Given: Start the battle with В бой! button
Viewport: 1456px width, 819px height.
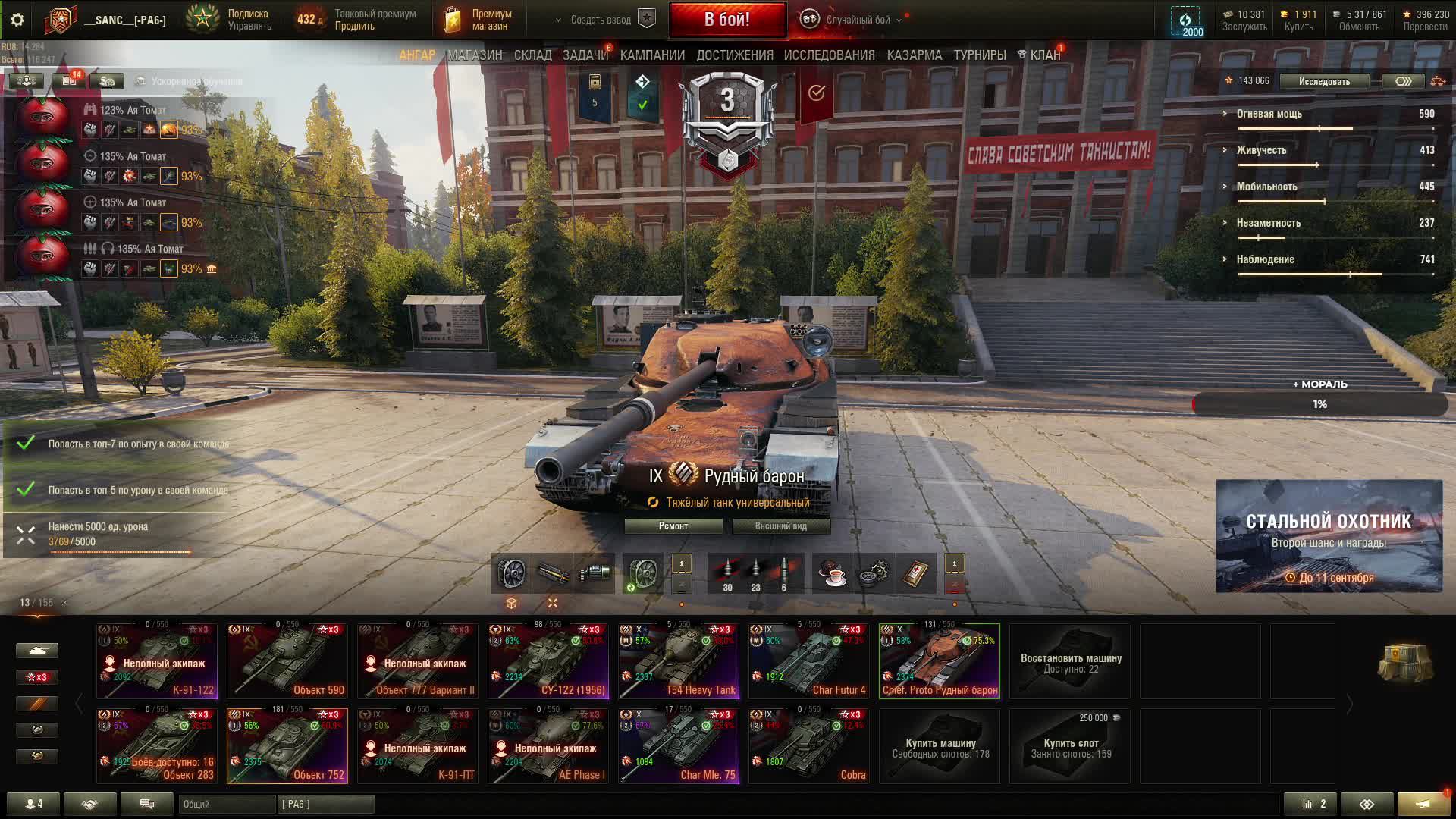Looking at the screenshot, I should pos(726,20).
